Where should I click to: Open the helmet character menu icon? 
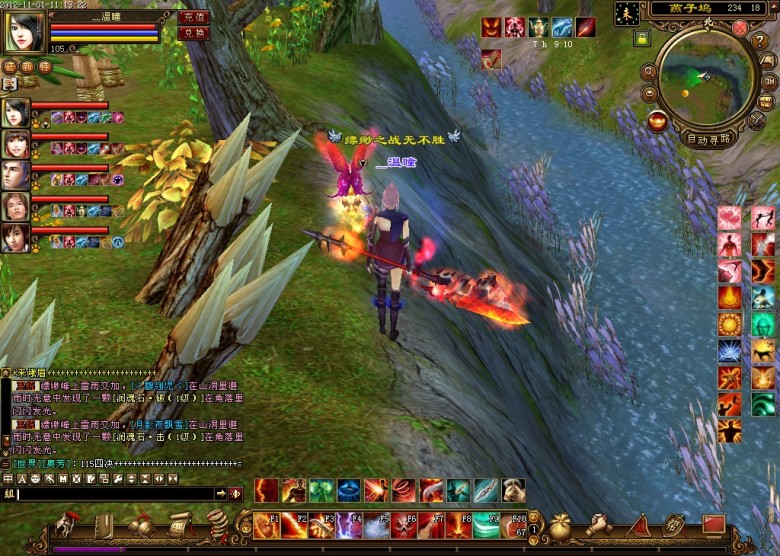click(68, 524)
